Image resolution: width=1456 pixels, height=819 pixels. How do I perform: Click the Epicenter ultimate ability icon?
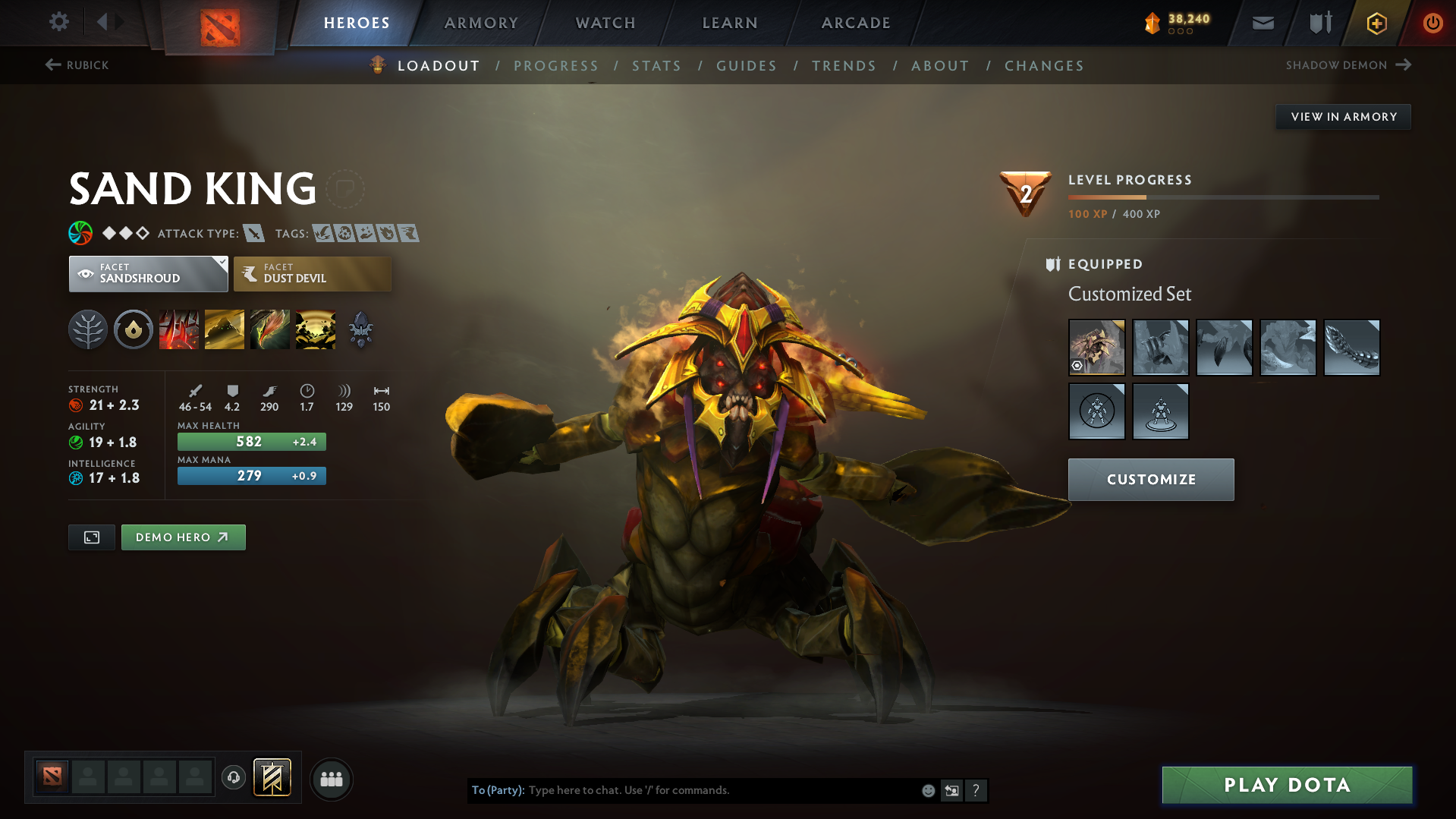click(316, 329)
